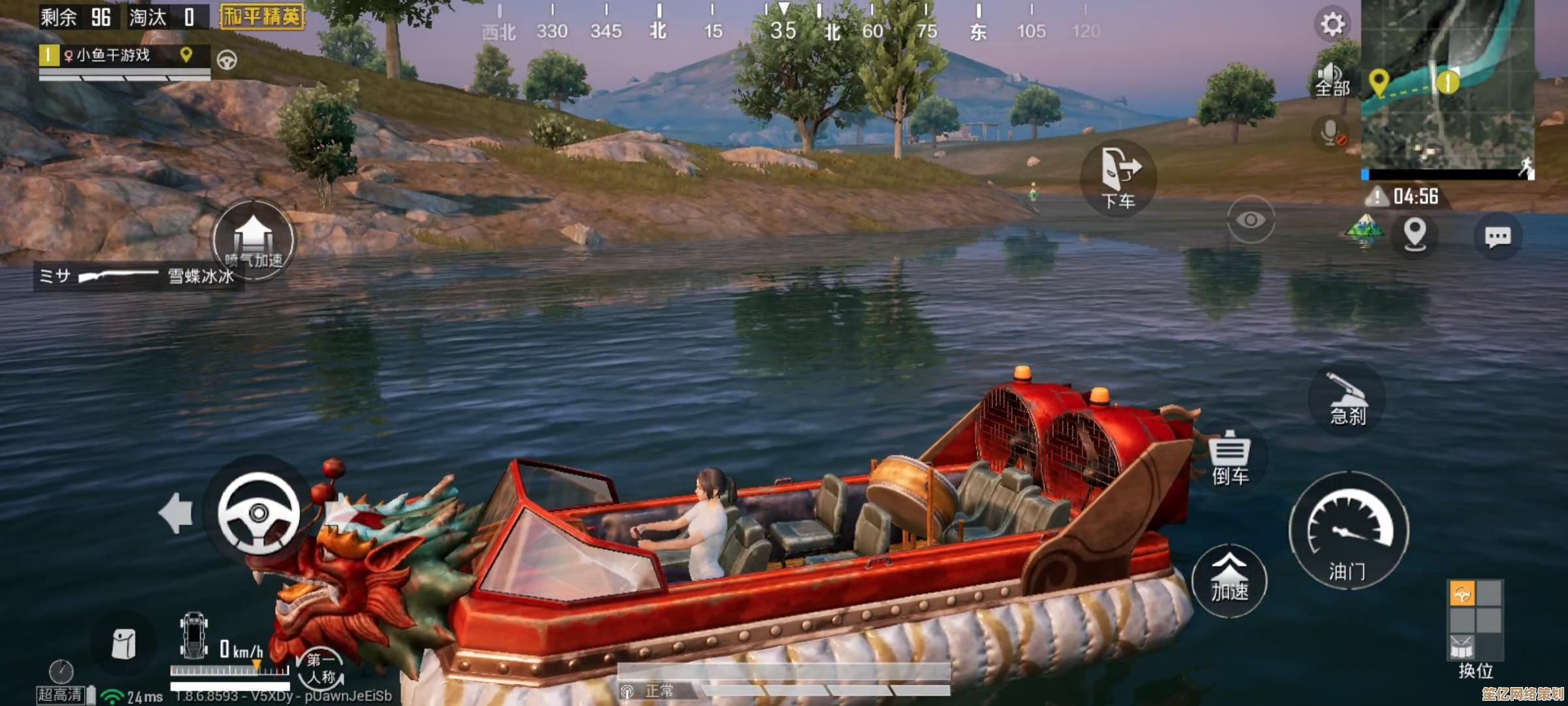Use the 喷气加速 jet boost button

(x=253, y=240)
